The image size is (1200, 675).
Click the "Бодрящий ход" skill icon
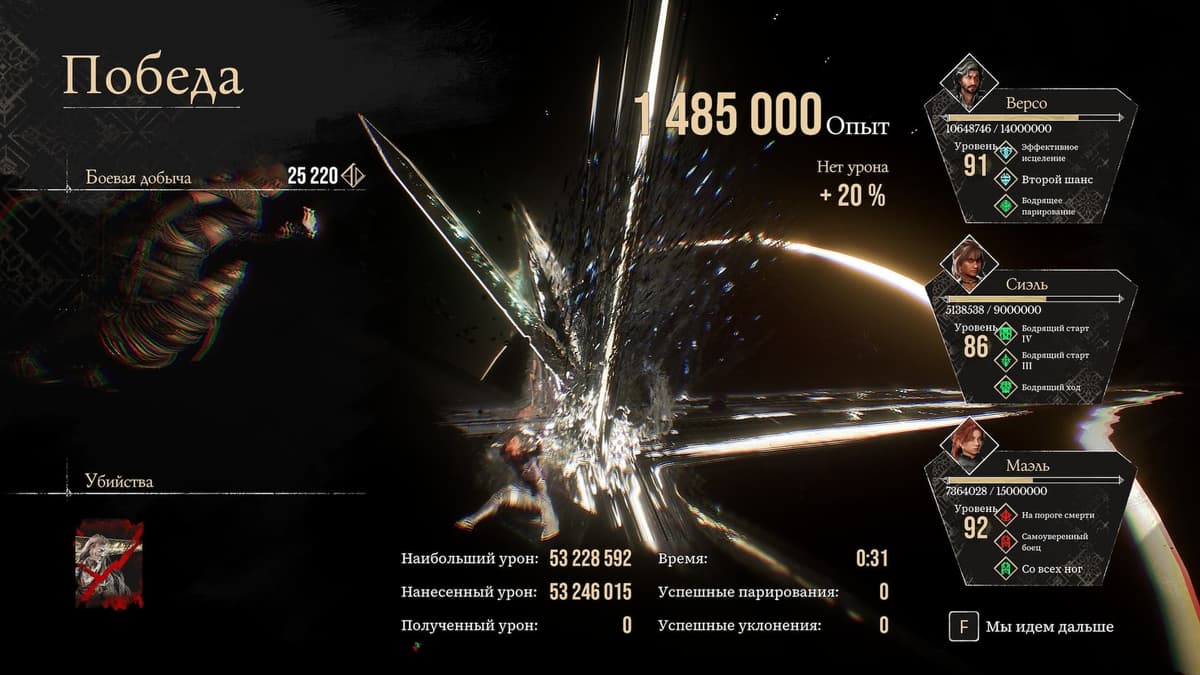[1005, 386]
